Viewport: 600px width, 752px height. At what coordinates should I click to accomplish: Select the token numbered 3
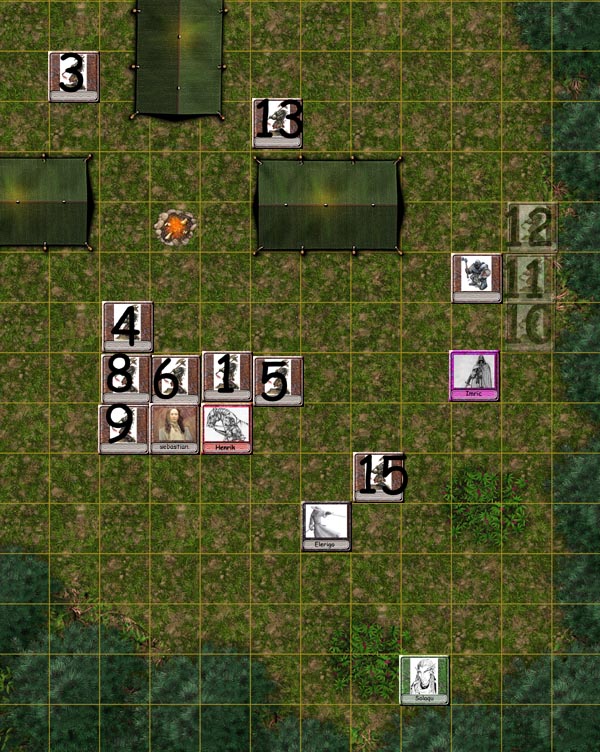[x=74, y=76]
